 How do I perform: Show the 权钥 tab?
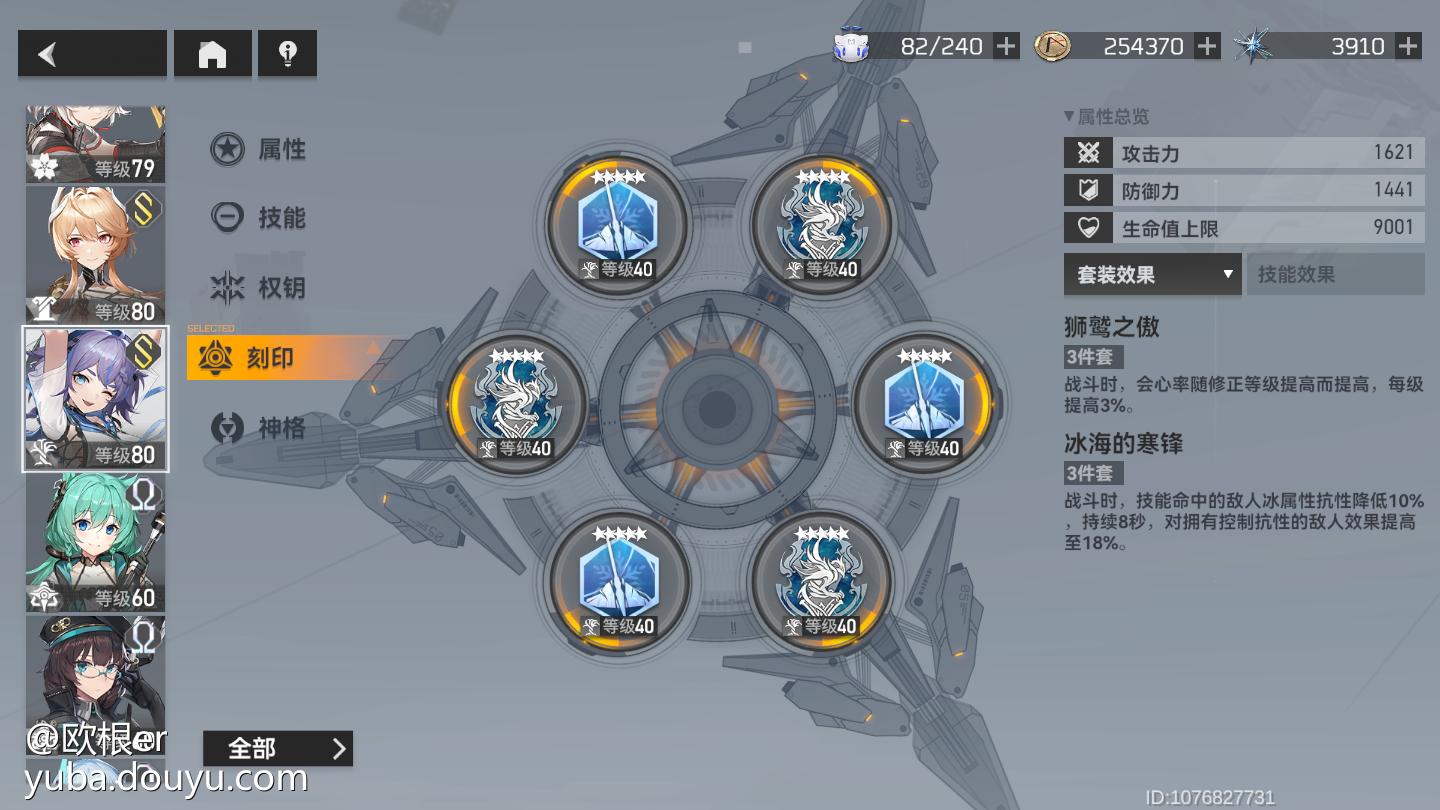[x=259, y=288]
